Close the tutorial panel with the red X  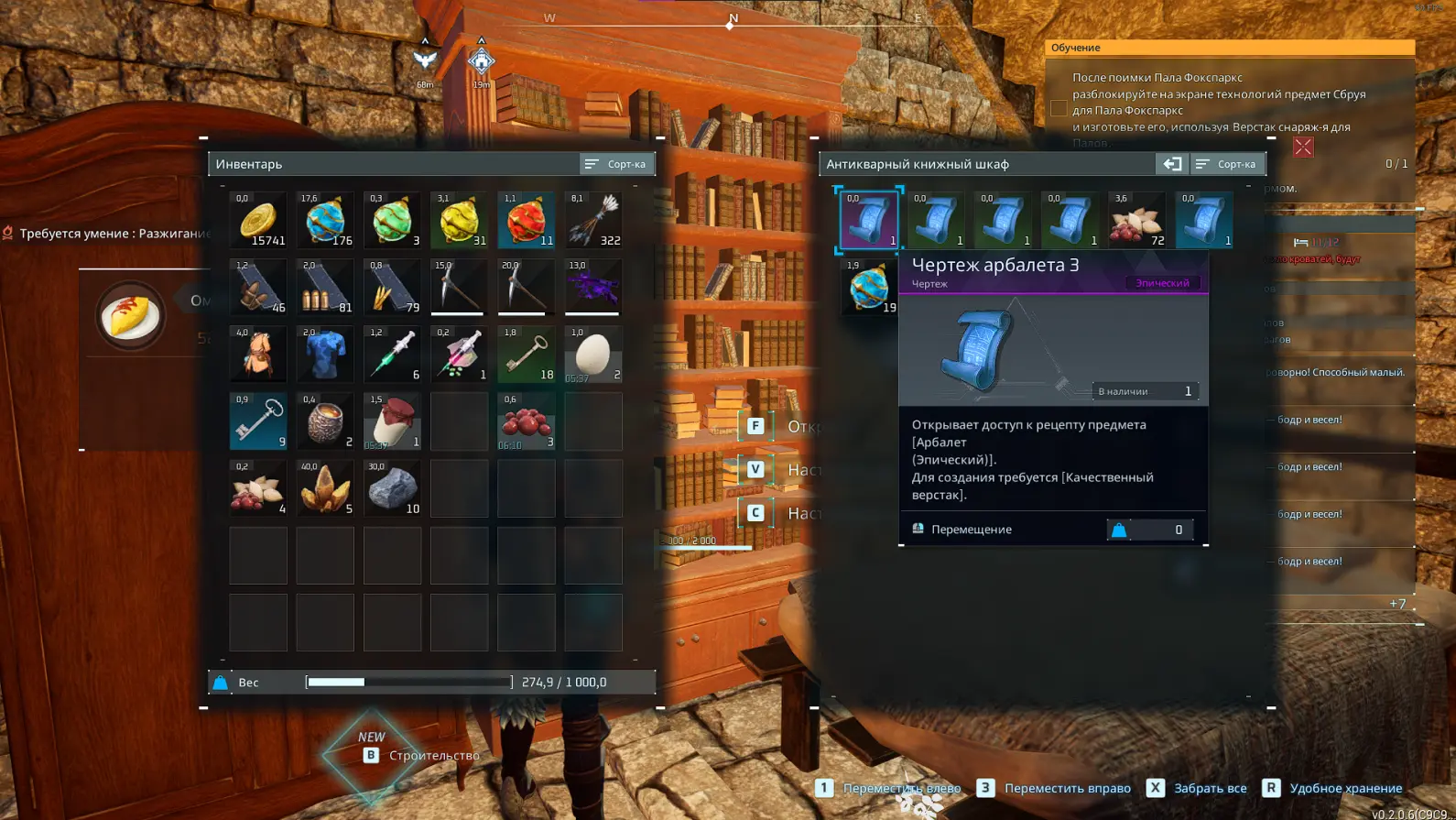coord(1303,147)
